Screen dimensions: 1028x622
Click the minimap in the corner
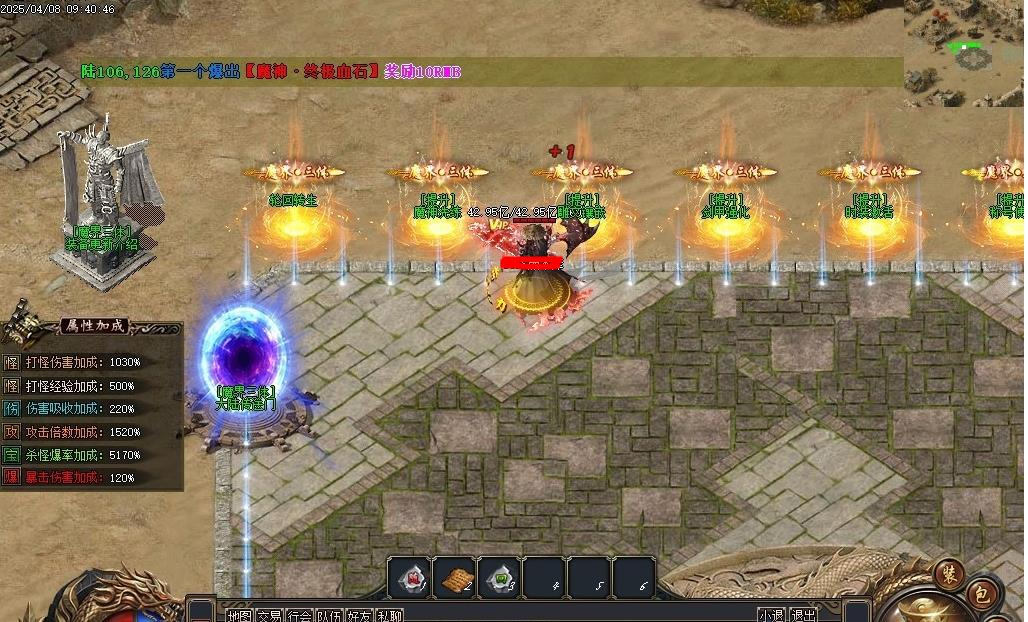(964, 52)
